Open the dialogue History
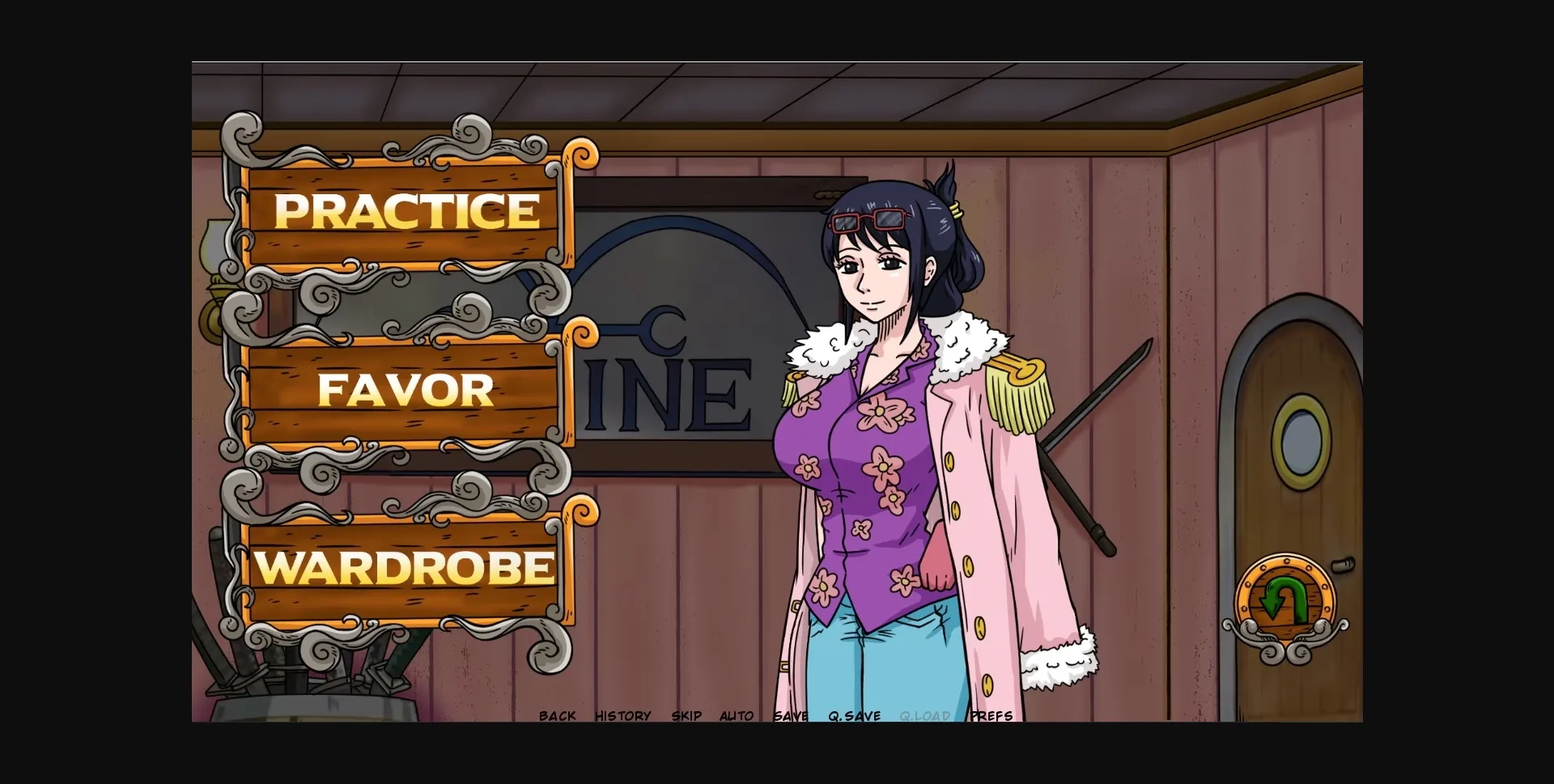 click(622, 715)
